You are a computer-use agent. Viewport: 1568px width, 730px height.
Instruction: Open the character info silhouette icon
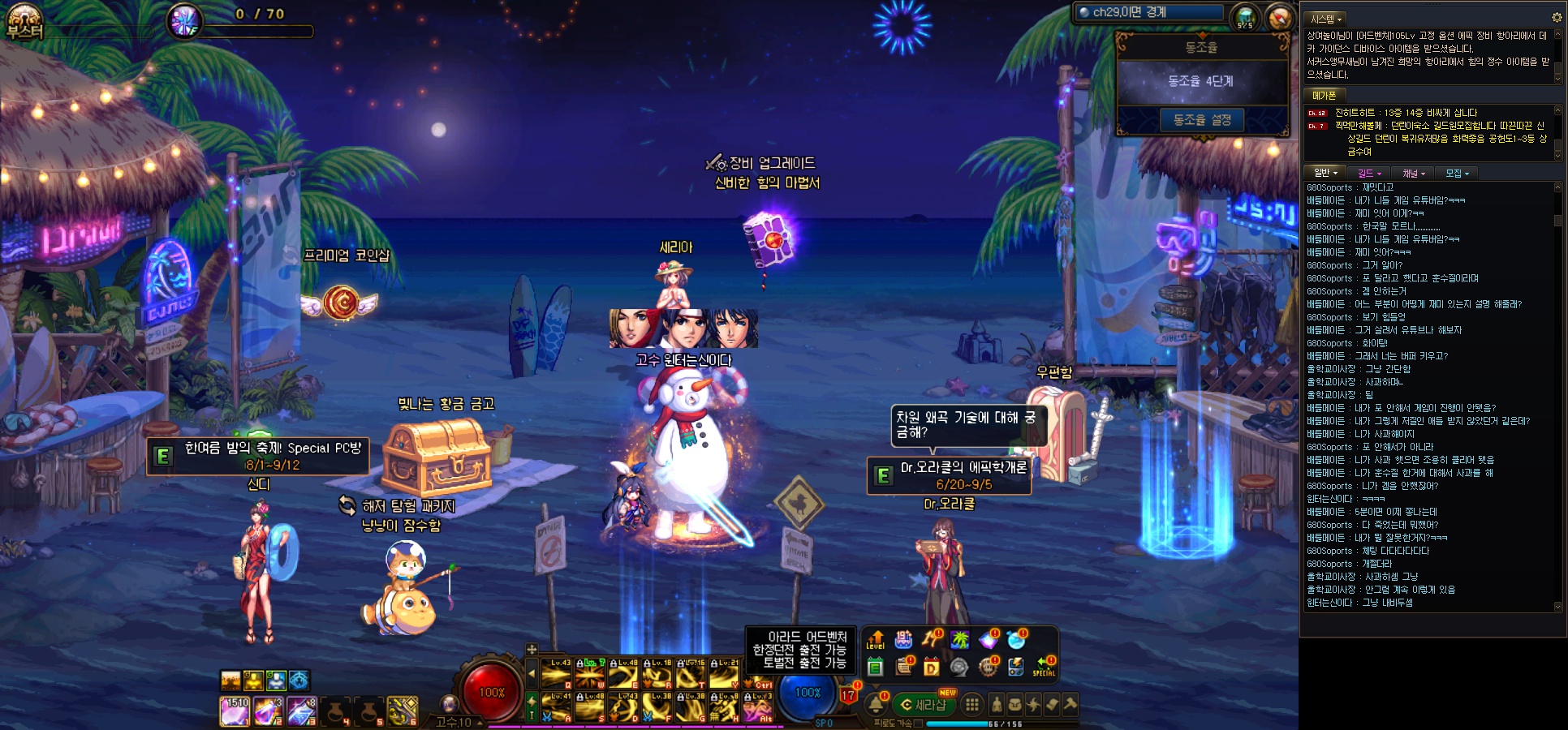(997, 705)
